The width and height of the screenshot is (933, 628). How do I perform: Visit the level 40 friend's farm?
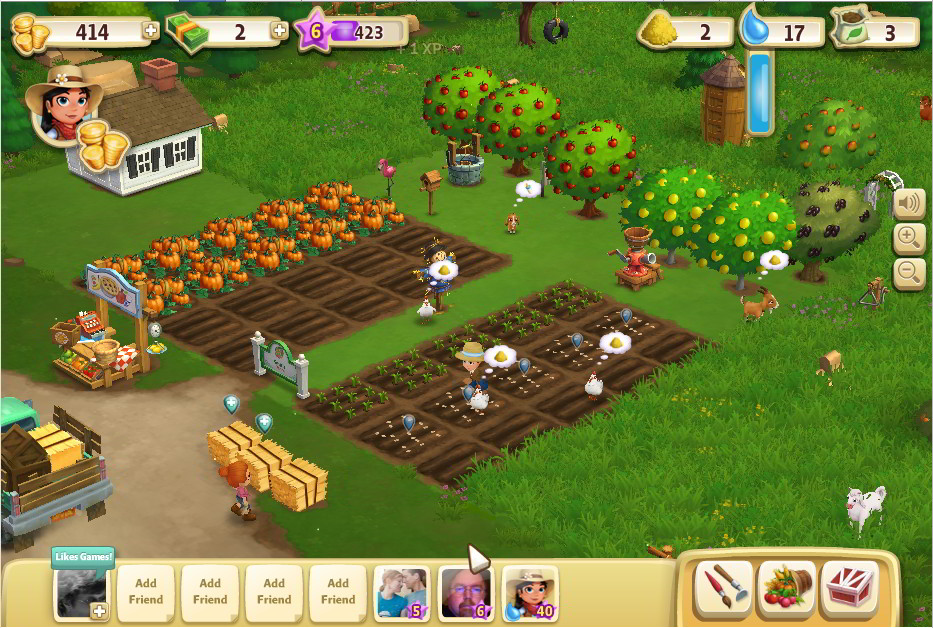pyautogui.click(x=530, y=592)
